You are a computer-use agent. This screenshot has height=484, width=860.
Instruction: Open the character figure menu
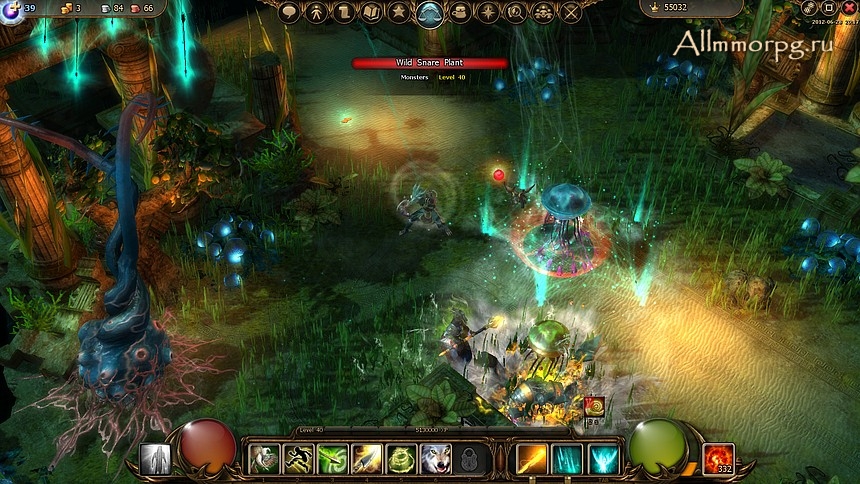316,12
